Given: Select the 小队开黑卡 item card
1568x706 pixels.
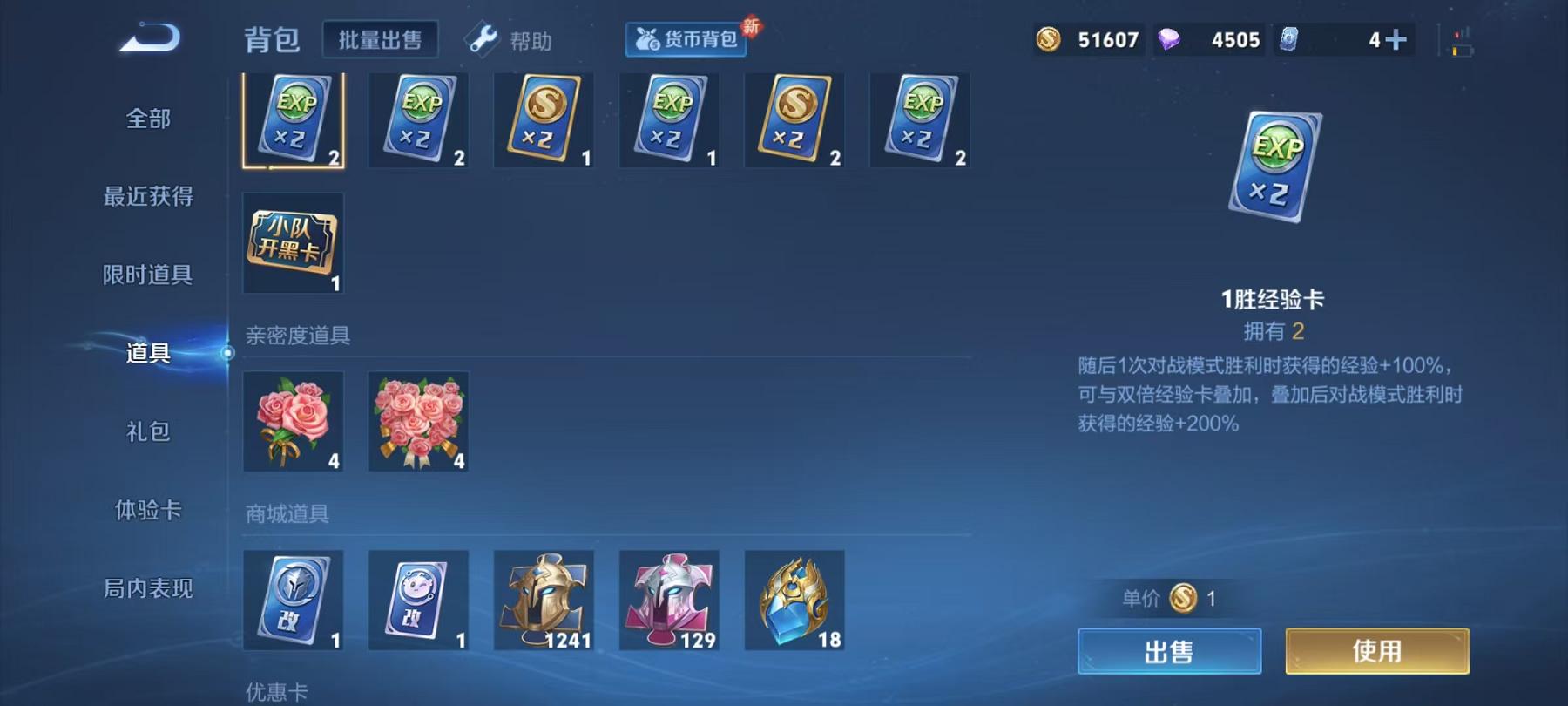Looking at the screenshot, I should pos(294,244).
